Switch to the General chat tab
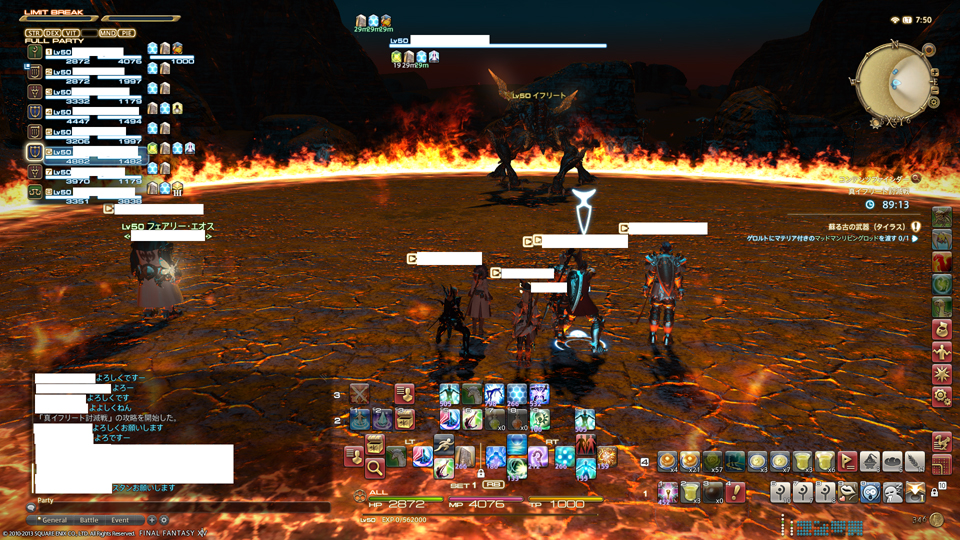The image size is (960, 540). 55,520
